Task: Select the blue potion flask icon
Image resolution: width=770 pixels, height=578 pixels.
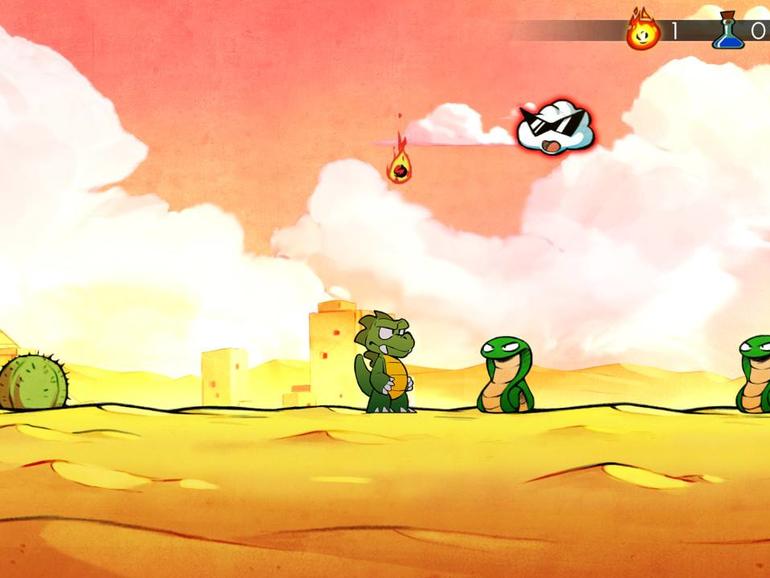Action: point(728,31)
